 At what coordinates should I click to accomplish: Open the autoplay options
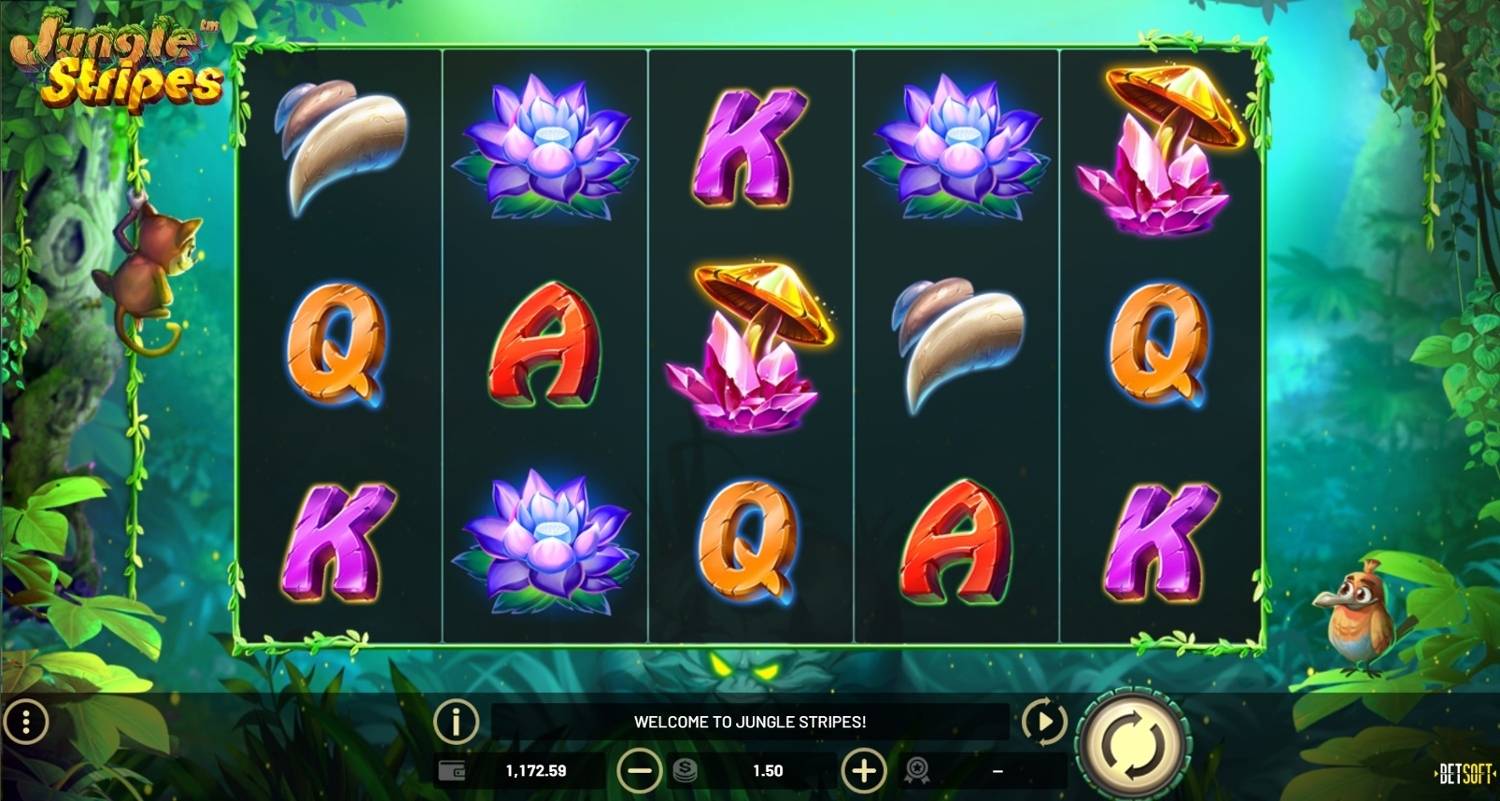click(1044, 722)
